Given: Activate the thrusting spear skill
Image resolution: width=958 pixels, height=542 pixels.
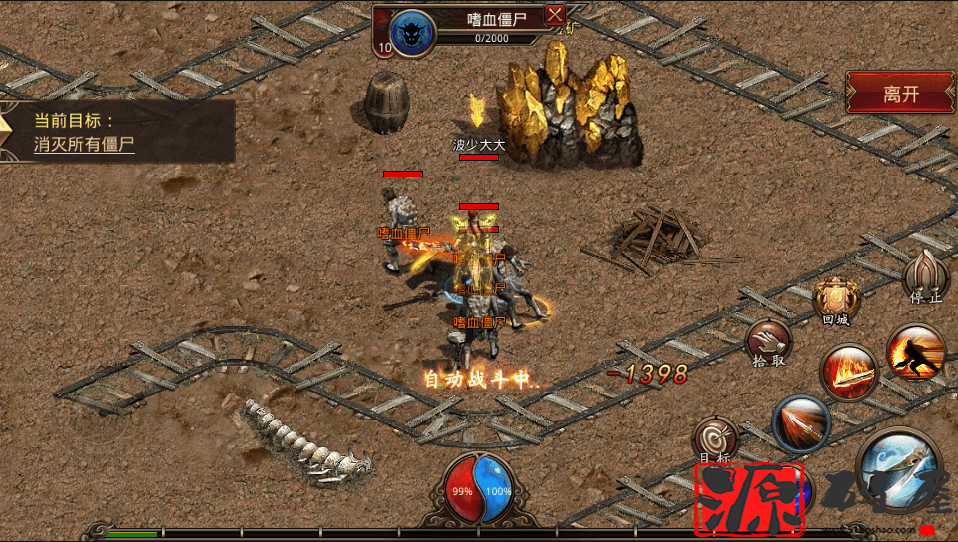Looking at the screenshot, I should point(801,423).
